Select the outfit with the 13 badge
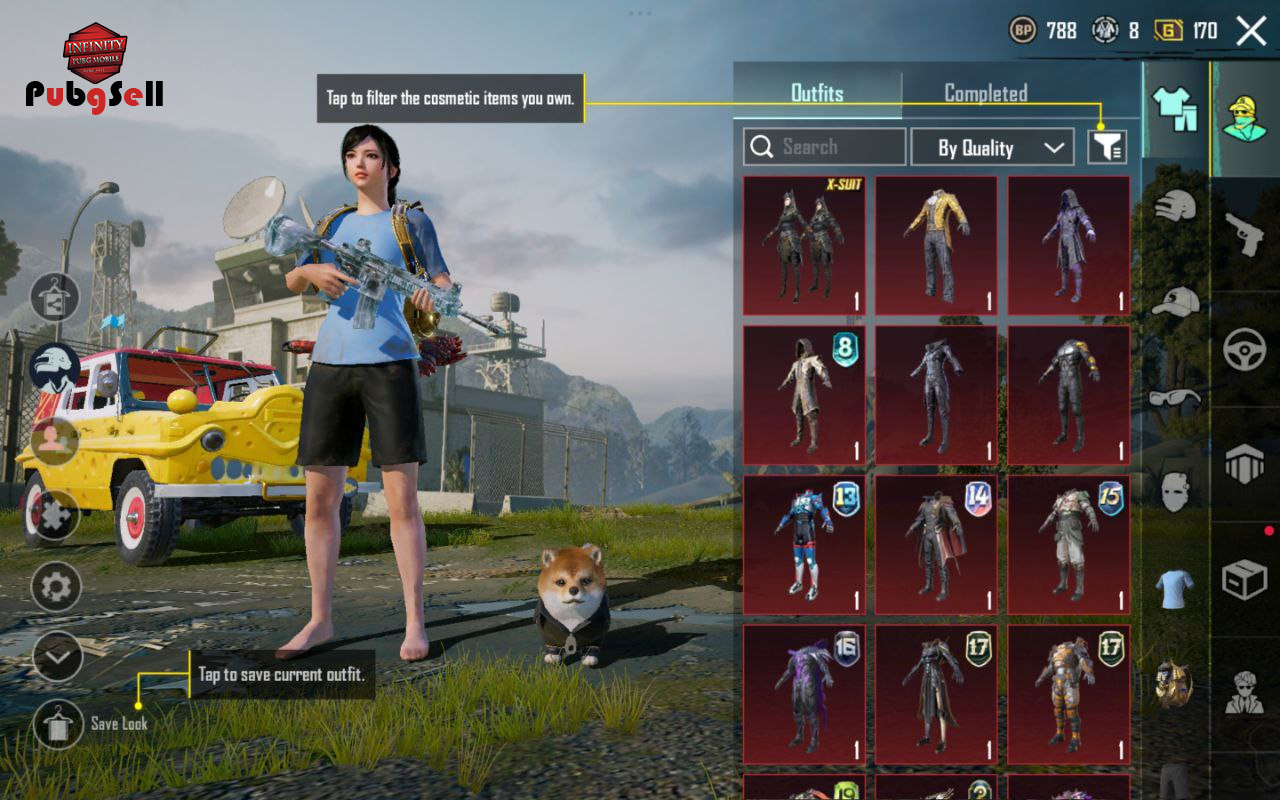Screen dimensions: 1280x800 804,545
